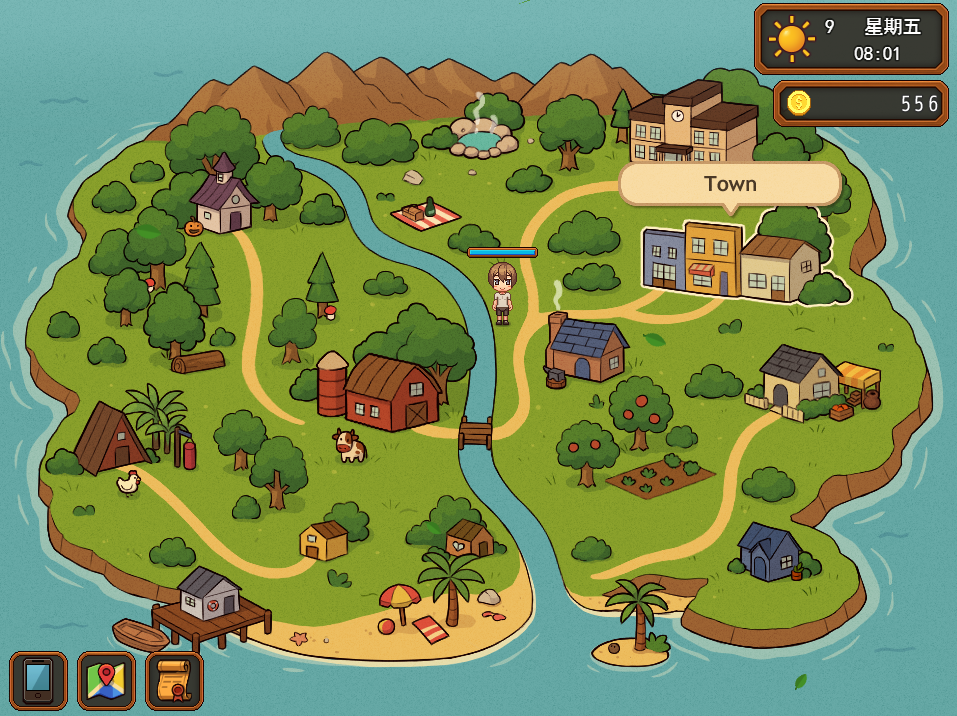957x716 pixels.
Task: Open the smartphone menu icon
Action: point(38,681)
